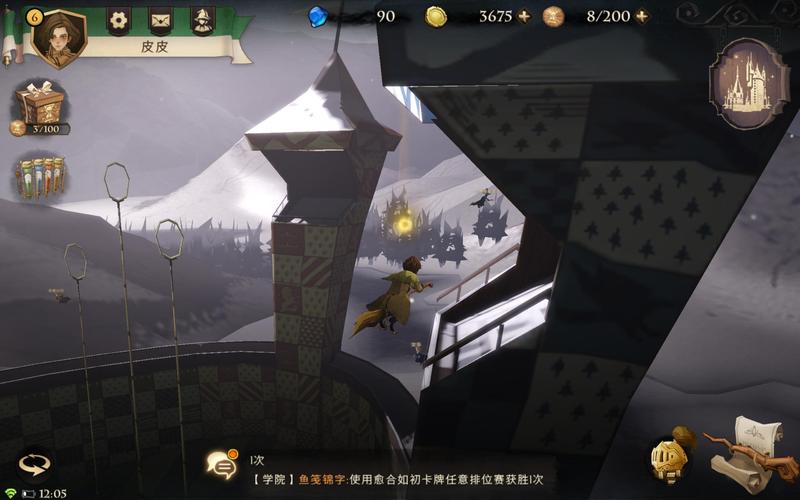This screenshot has width=800, height=500.
Task: Open the wizard hat friends icon
Action: pyautogui.click(x=202, y=20)
